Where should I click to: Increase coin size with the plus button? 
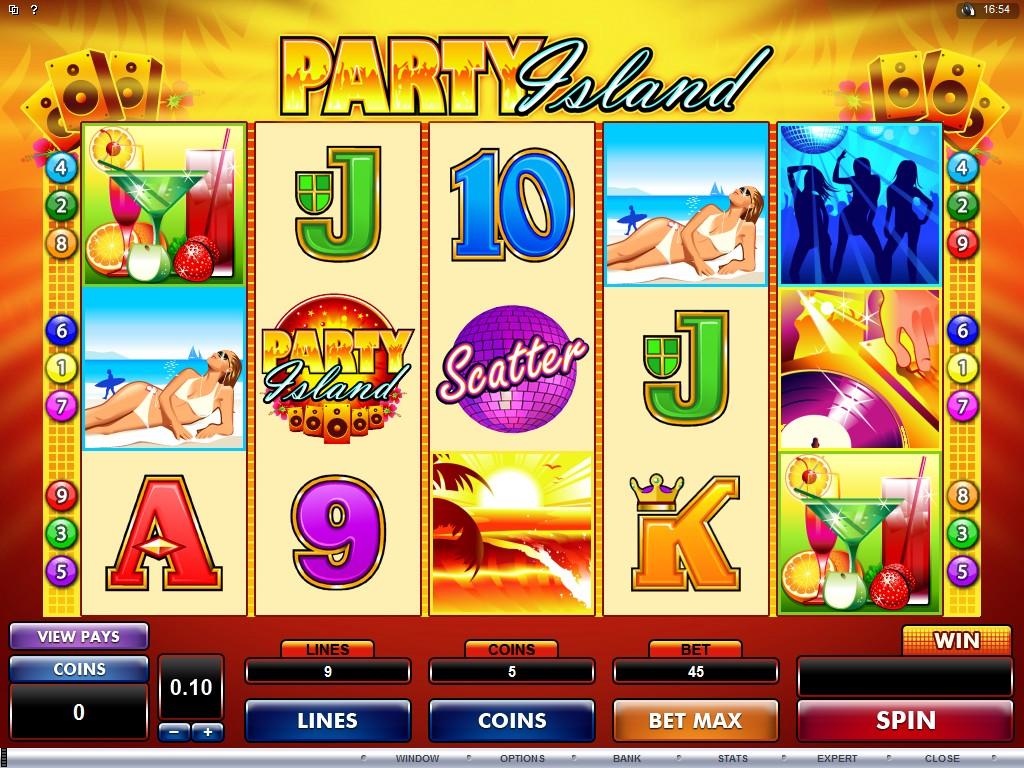click(208, 732)
